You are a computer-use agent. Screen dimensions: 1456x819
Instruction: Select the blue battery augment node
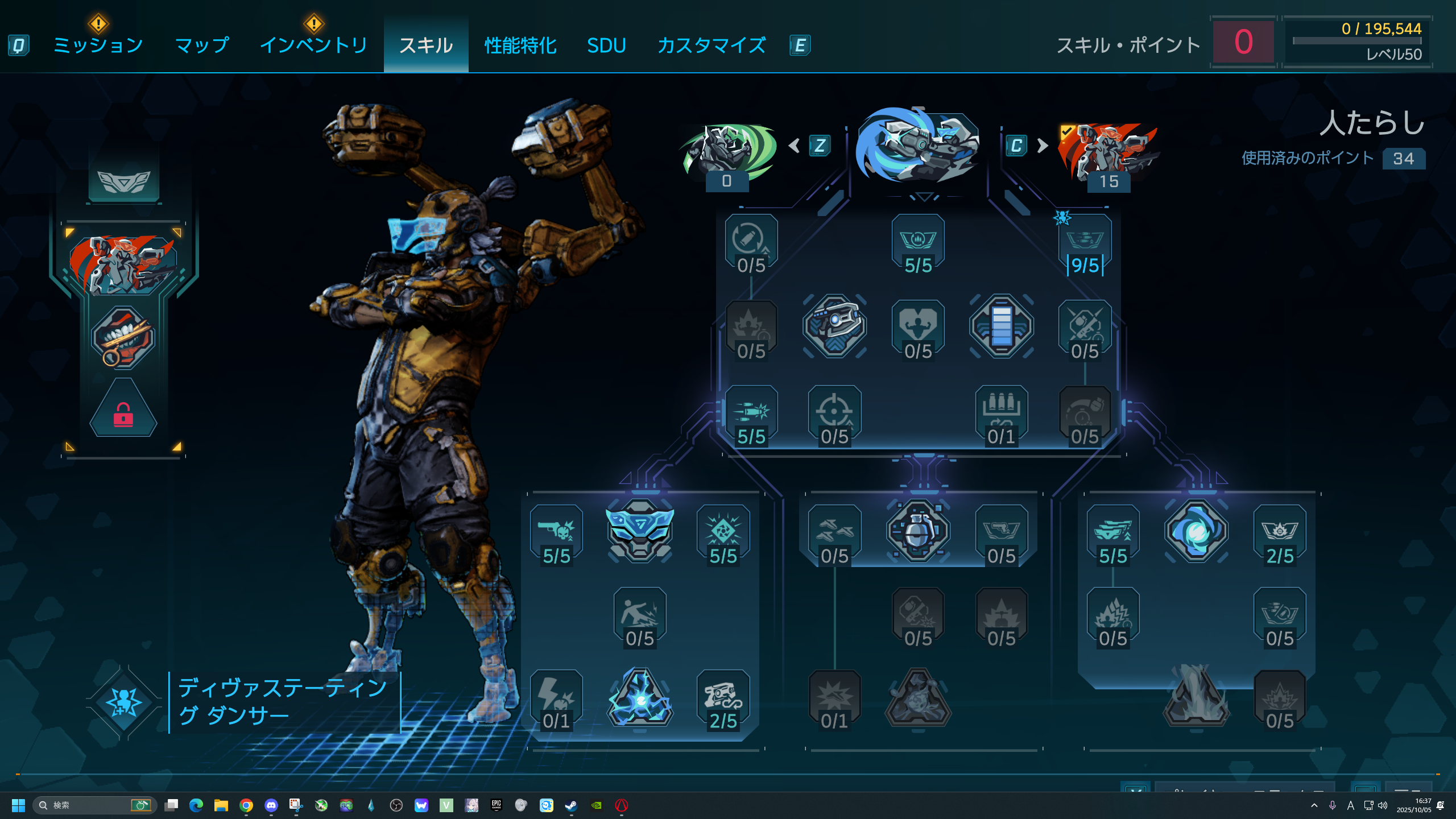(x=1001, y=326)
